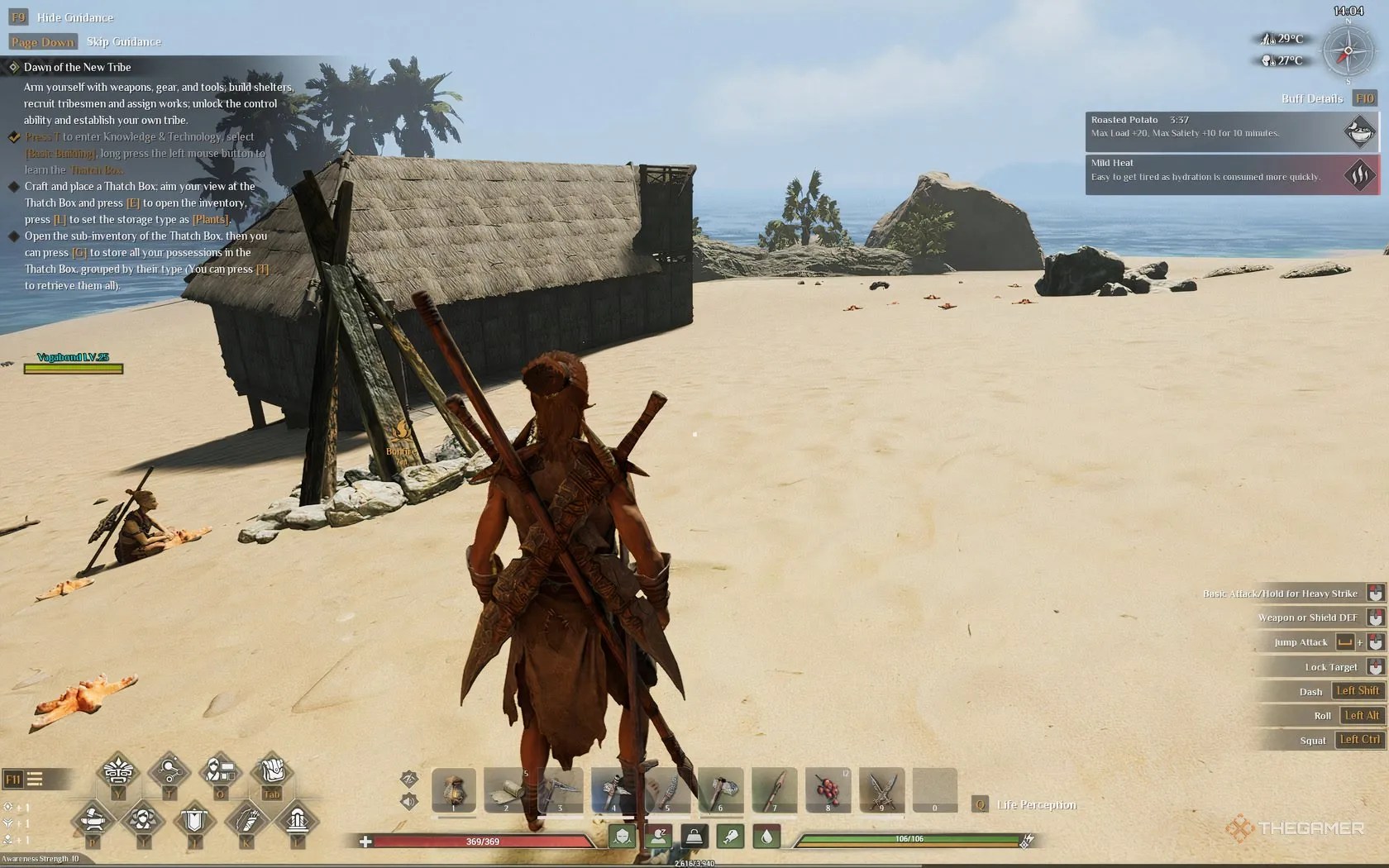Image resolution: width=1389 pixels, height=868 pixels.
Task: Open the tribe totem mask icon
Action: [x=117, y=773]
